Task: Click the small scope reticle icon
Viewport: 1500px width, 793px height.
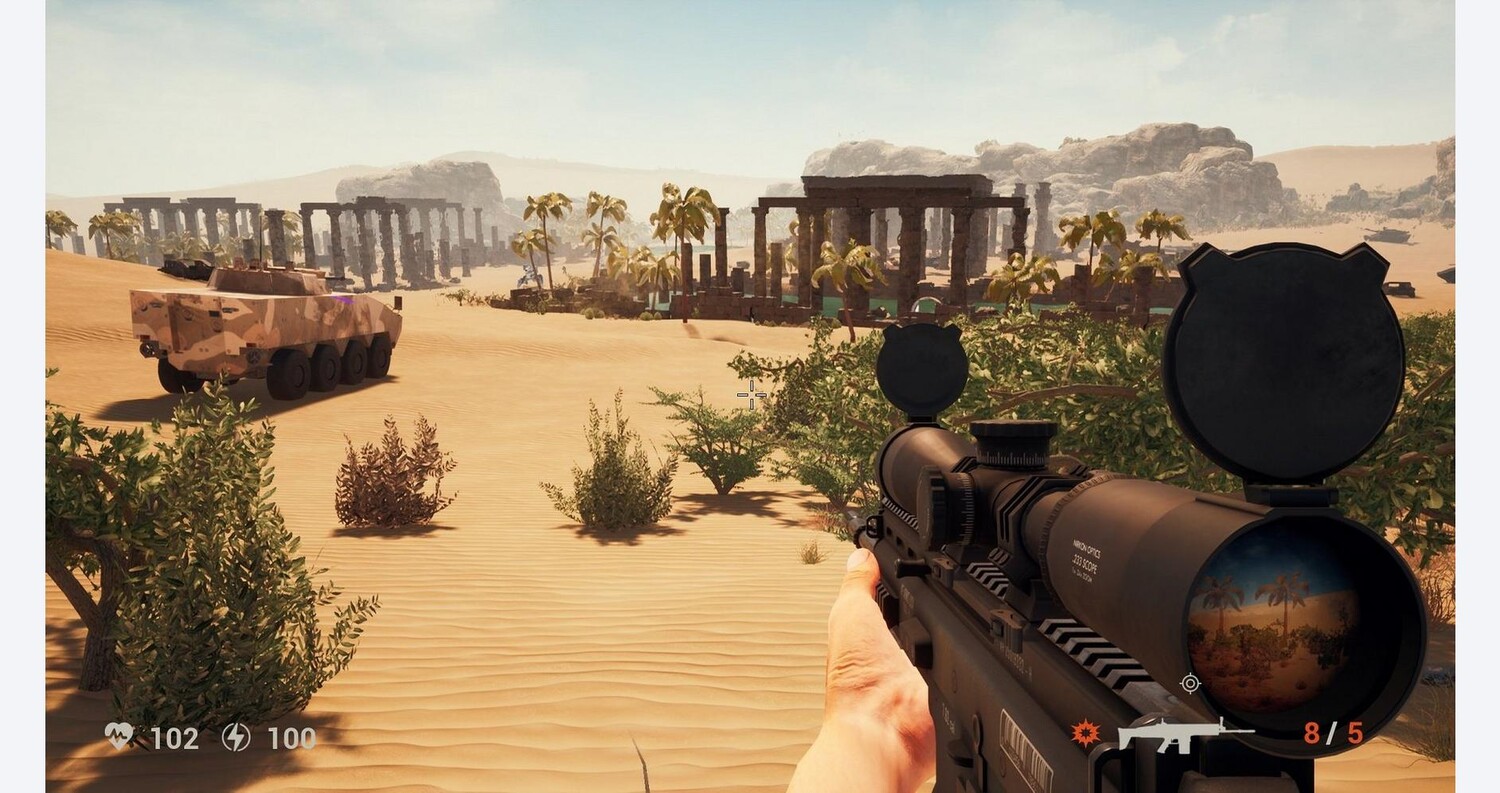Action: 1190,683
